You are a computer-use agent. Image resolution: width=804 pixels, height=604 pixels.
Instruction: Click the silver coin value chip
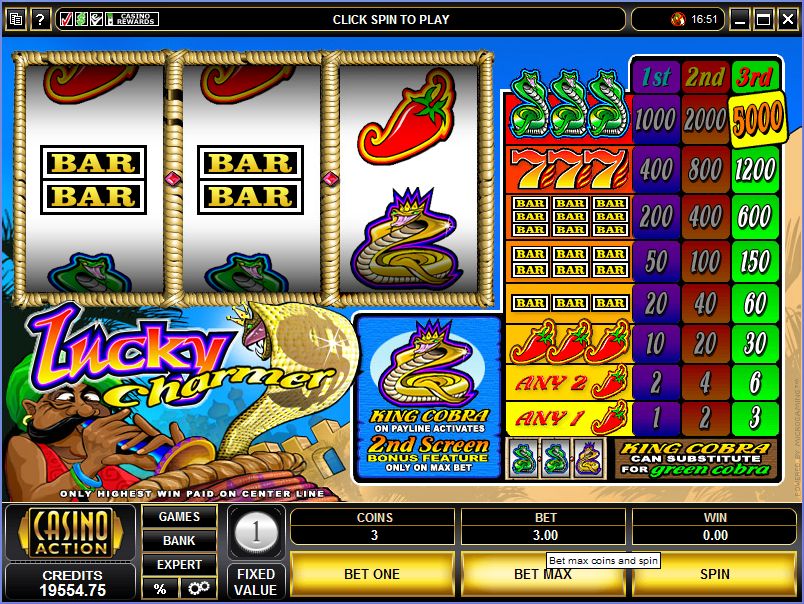tap(255, 532)
